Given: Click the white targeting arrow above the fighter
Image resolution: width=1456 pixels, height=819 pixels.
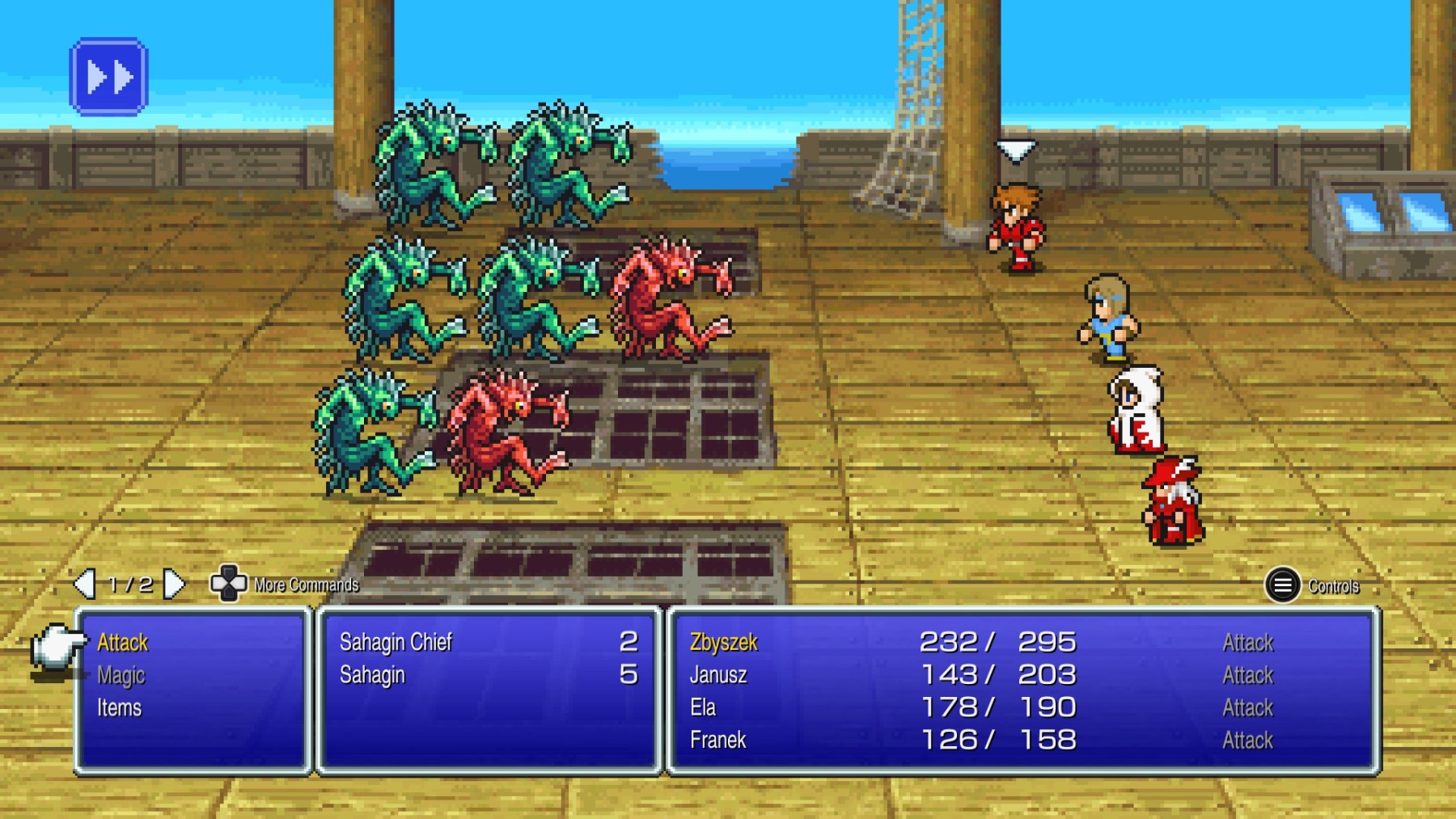Looking at the screenshot, I should 1016,150.
